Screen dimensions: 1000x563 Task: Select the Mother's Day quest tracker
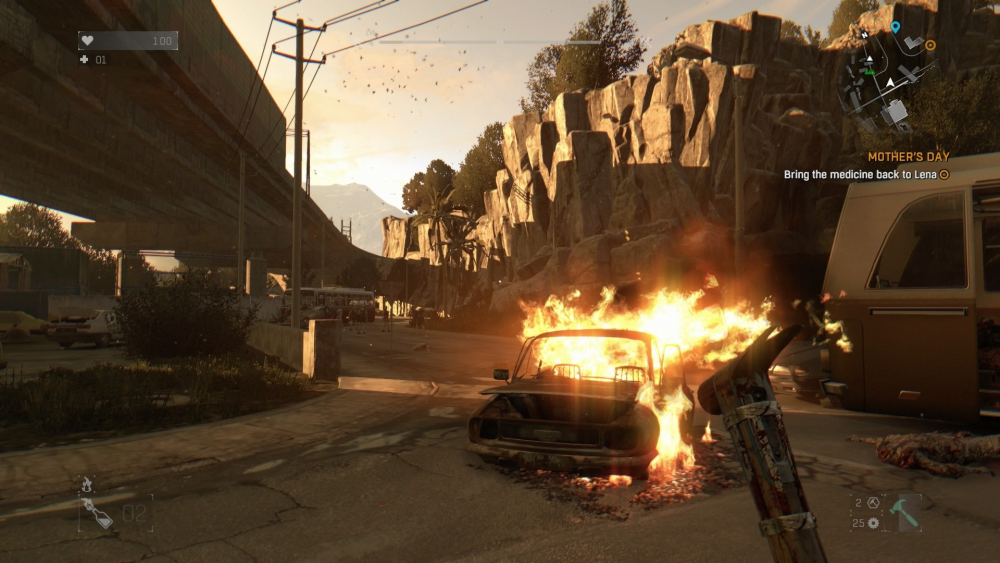908,157
